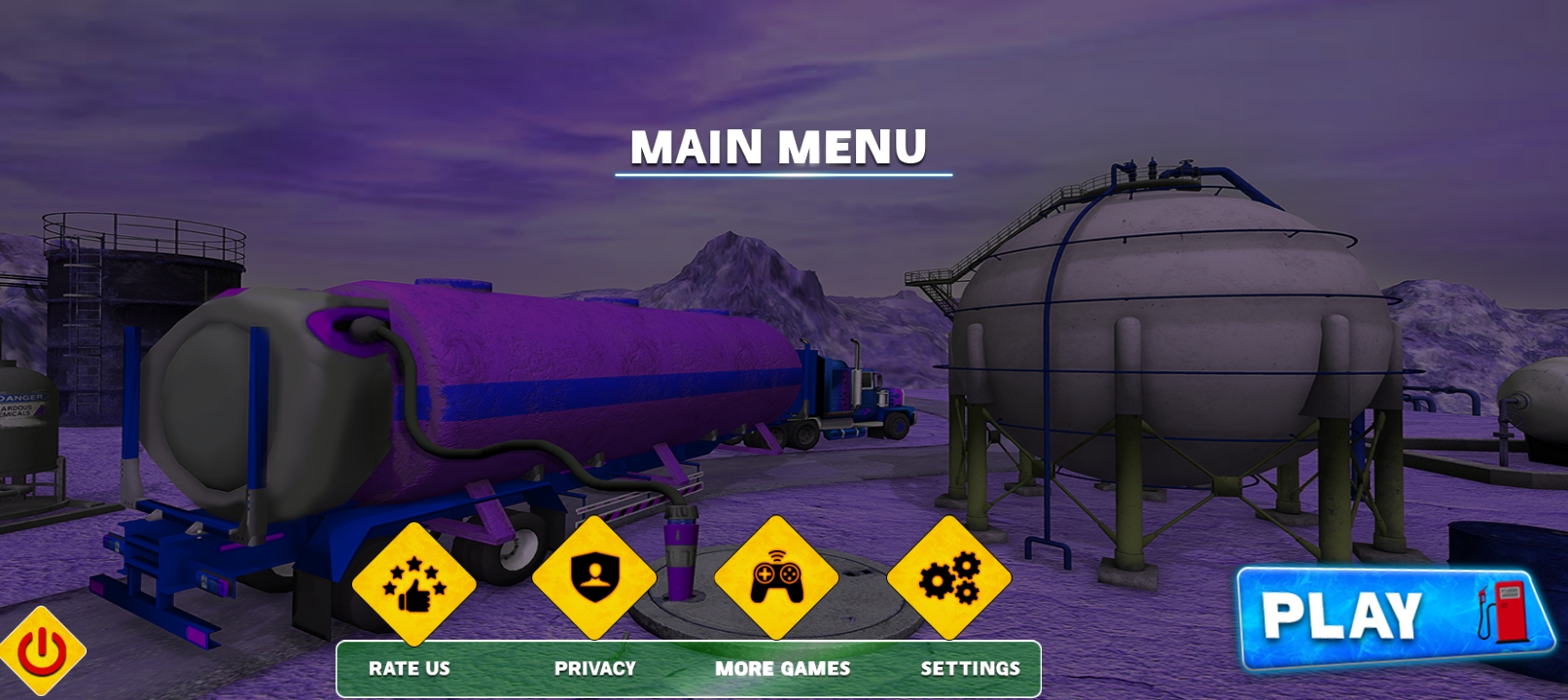Open the Privacy shield icon

(594, 577)
